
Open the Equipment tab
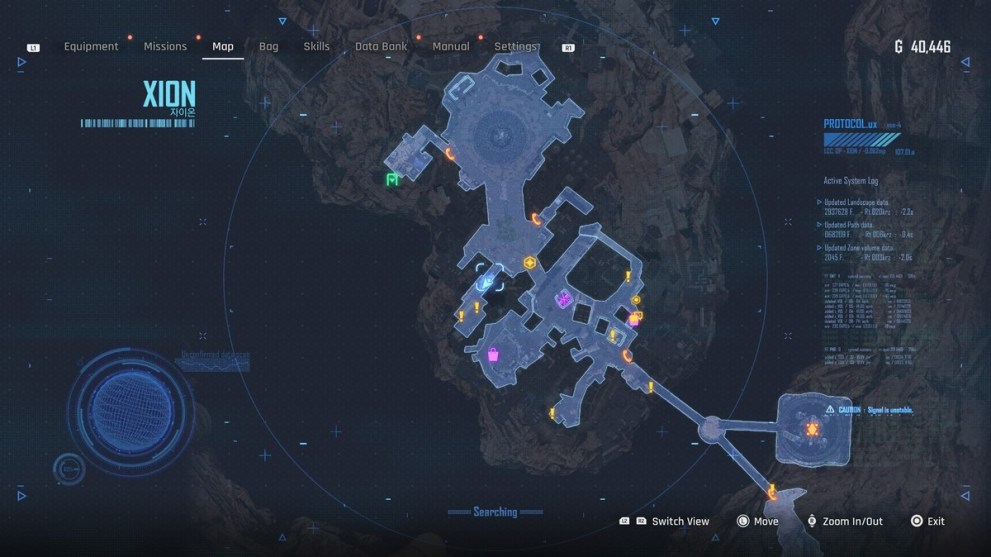click(x=91, y=46)
